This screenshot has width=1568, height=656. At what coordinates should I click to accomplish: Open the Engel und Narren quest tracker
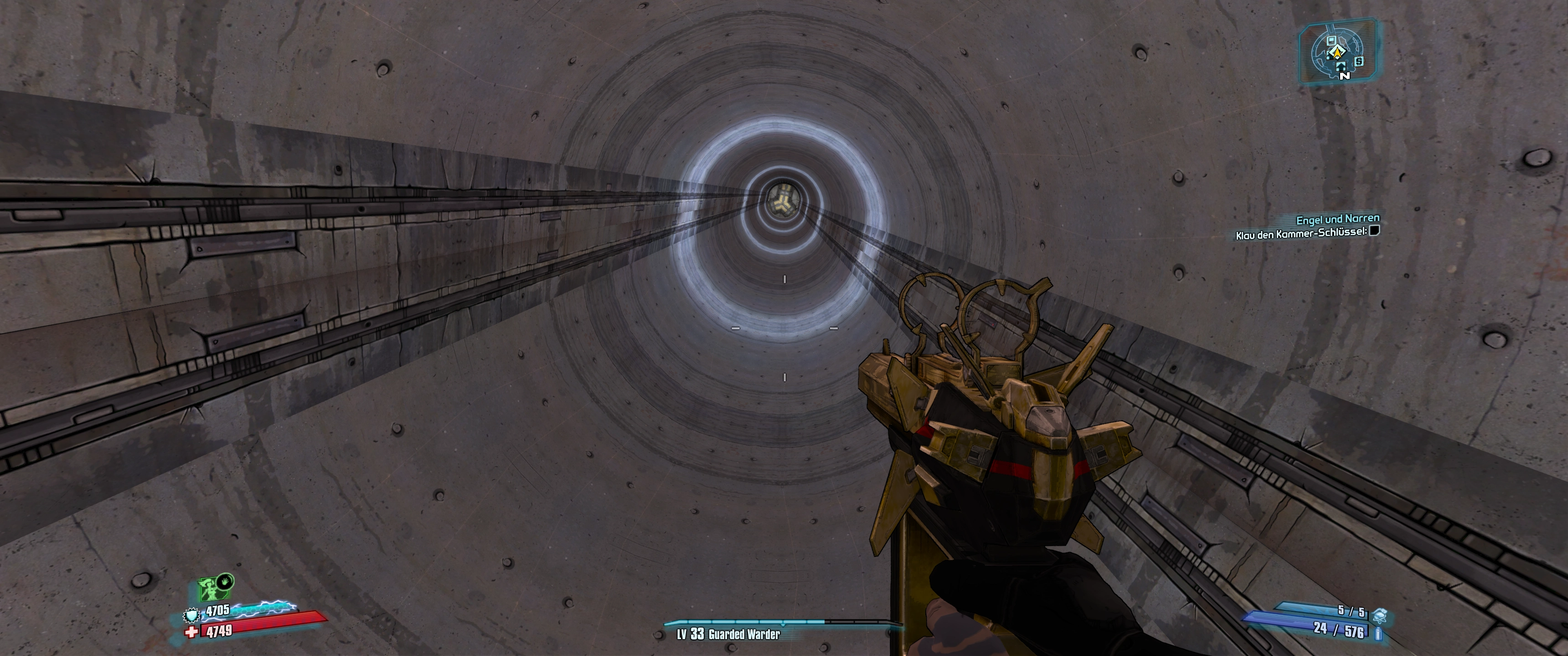tap(1337, 219)
